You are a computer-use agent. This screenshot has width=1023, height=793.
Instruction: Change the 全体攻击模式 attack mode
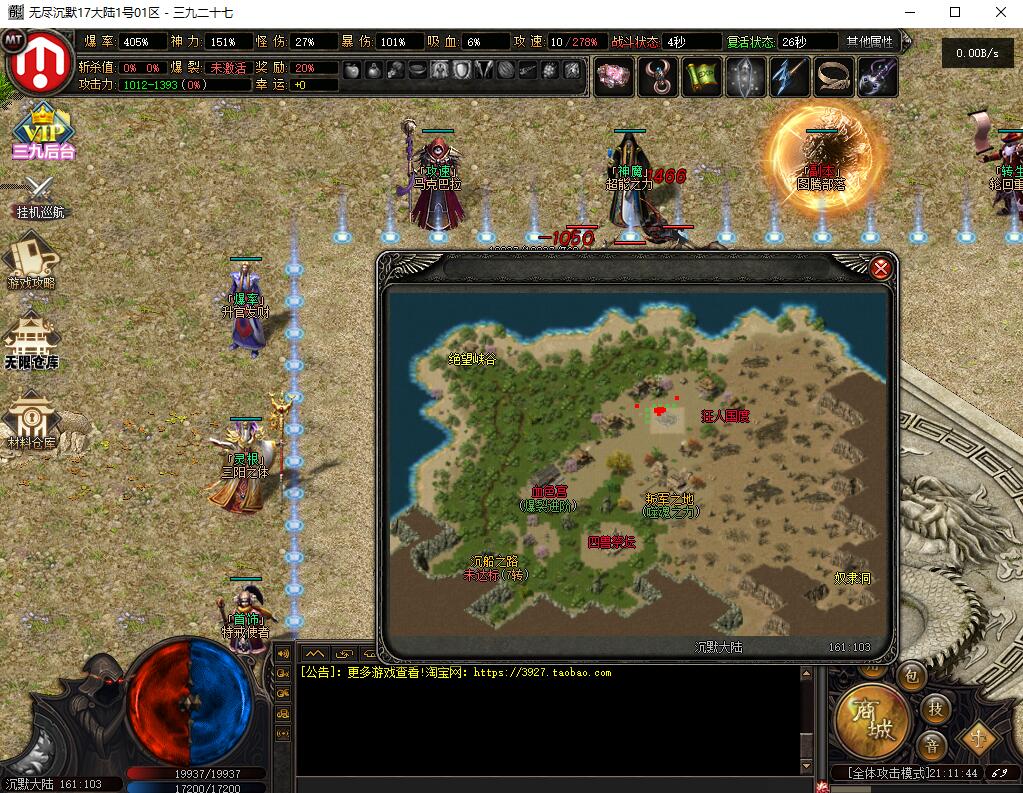click(x=886, y=773)
